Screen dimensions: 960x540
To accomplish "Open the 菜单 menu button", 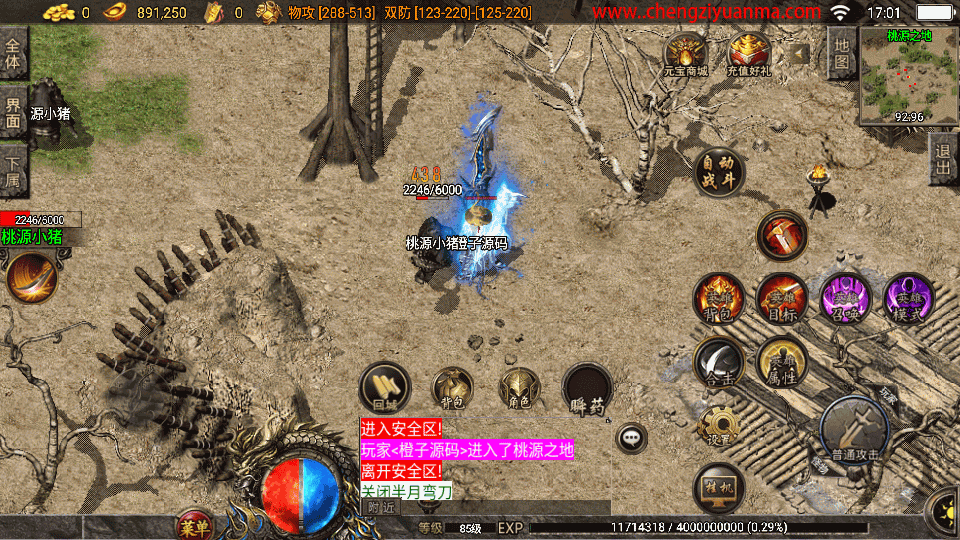I will click(x=193, y=526).
